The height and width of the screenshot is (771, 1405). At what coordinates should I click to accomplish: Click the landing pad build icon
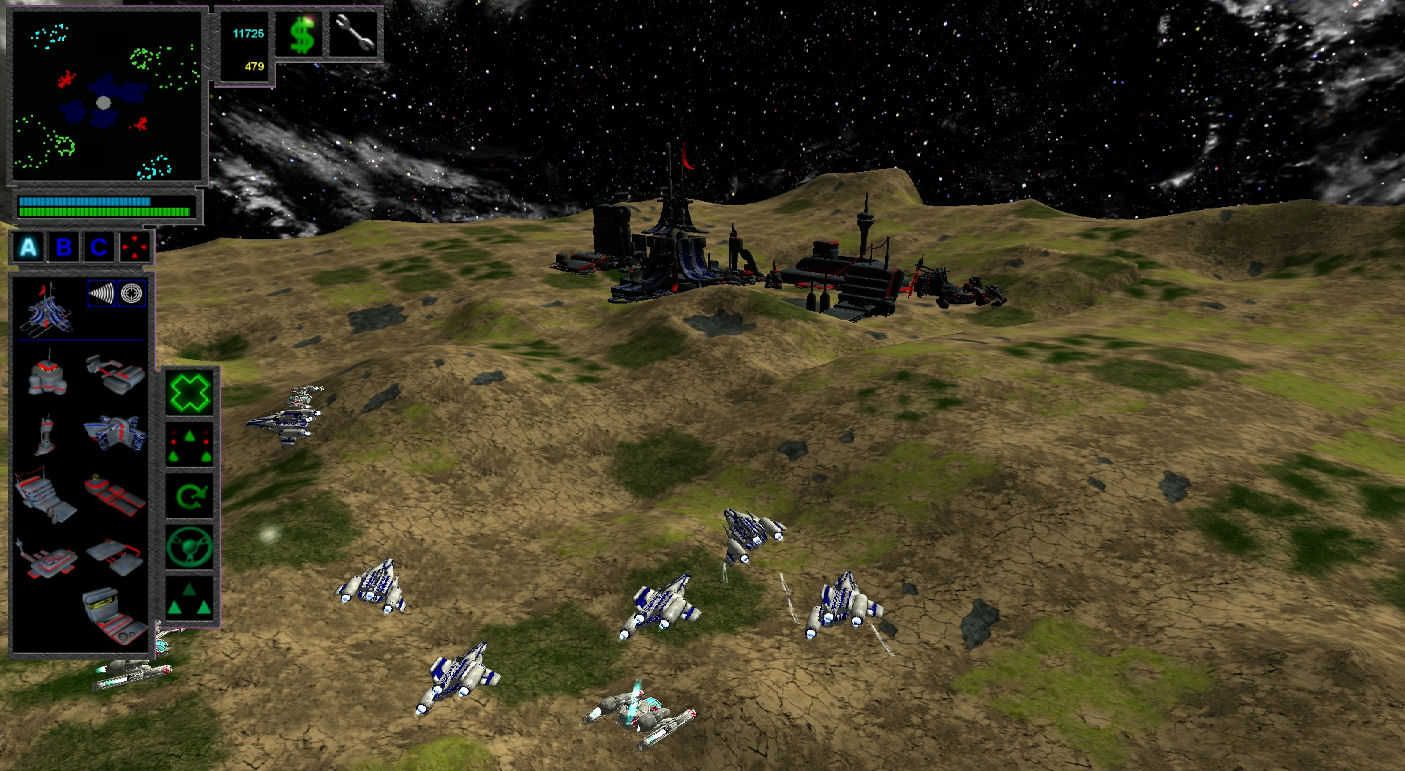pyautogui.click(x=117, y=556)
